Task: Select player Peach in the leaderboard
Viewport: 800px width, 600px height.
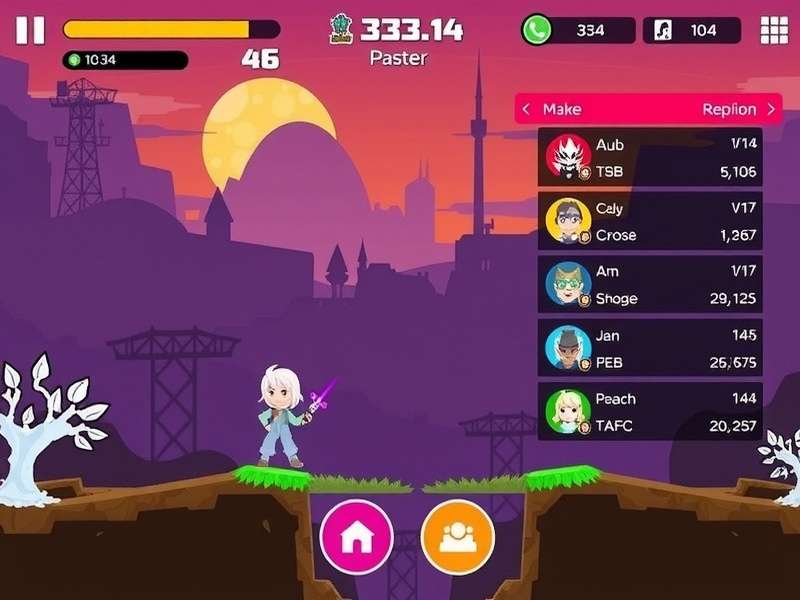Action: (x=650, y=411)
